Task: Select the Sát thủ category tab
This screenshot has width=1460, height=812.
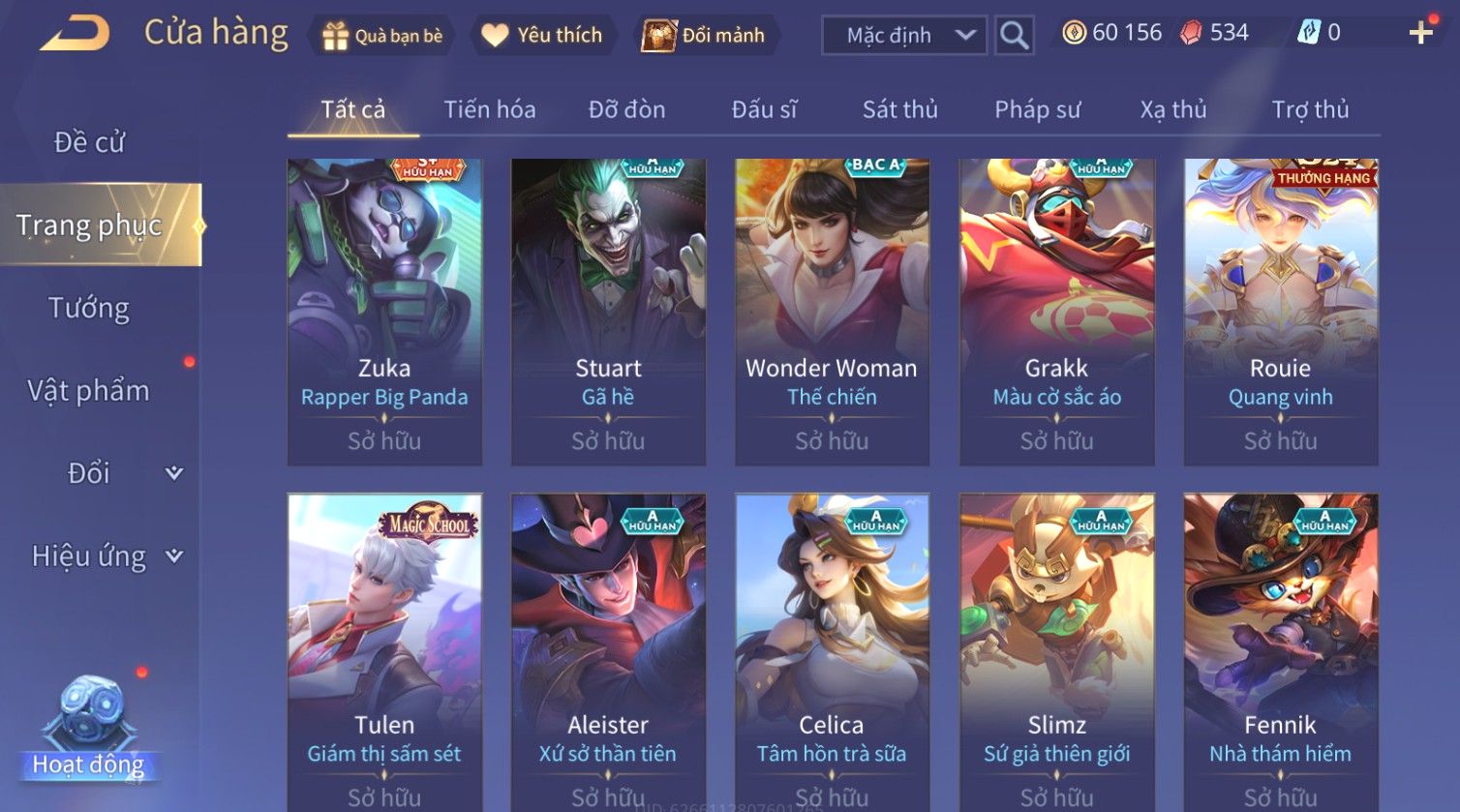Action: click(899, 109)
